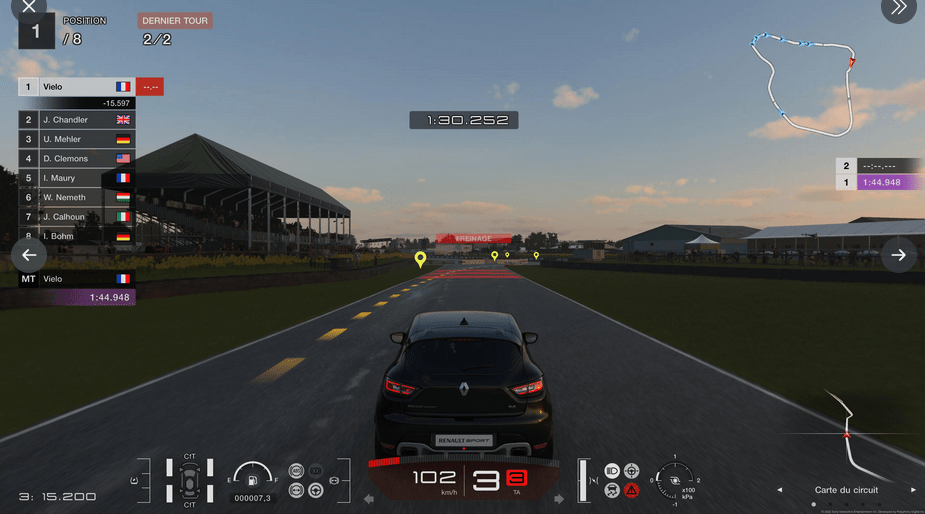The image size is (925, 514).
Task: Click the circuit outline minimap
Action: (805, 80)
